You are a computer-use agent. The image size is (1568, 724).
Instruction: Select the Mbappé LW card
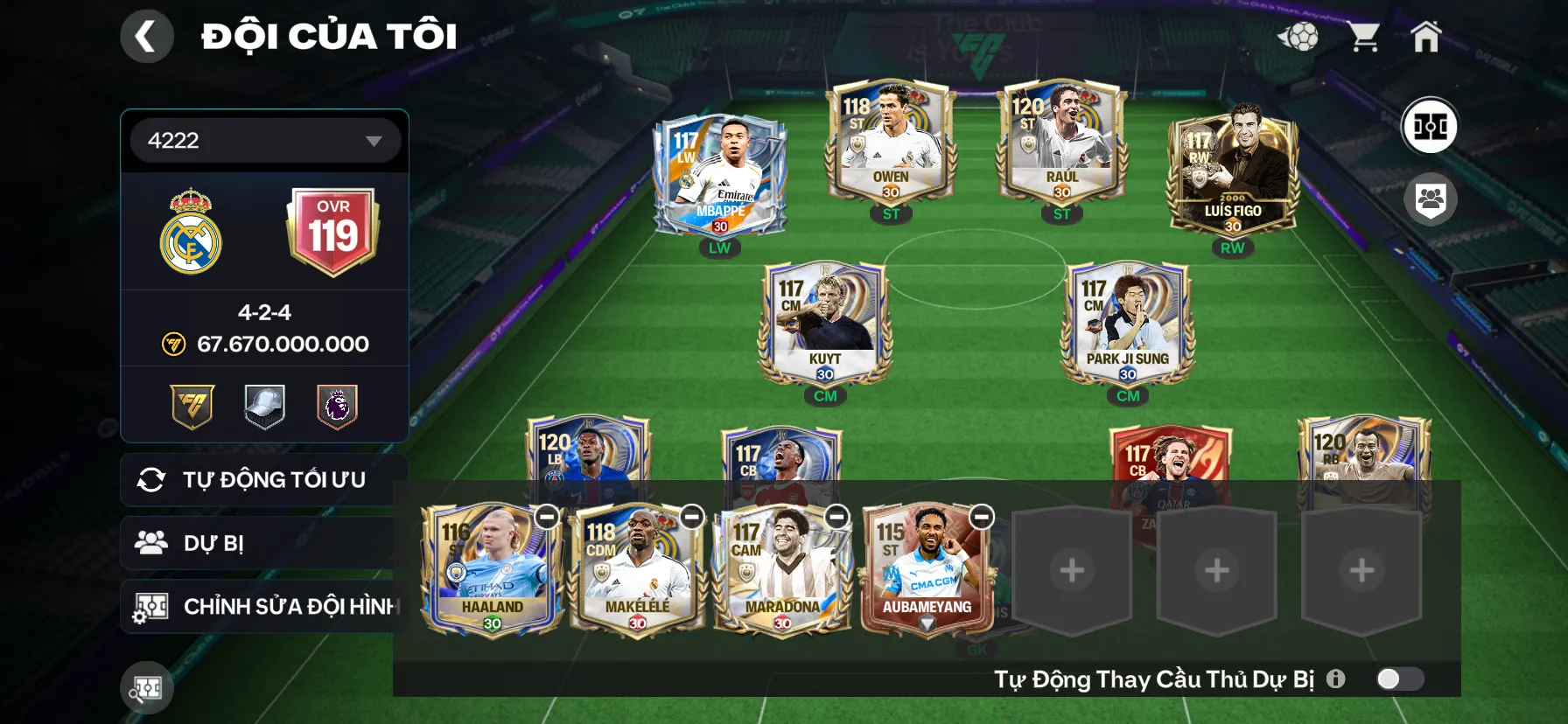pos(719,175)
